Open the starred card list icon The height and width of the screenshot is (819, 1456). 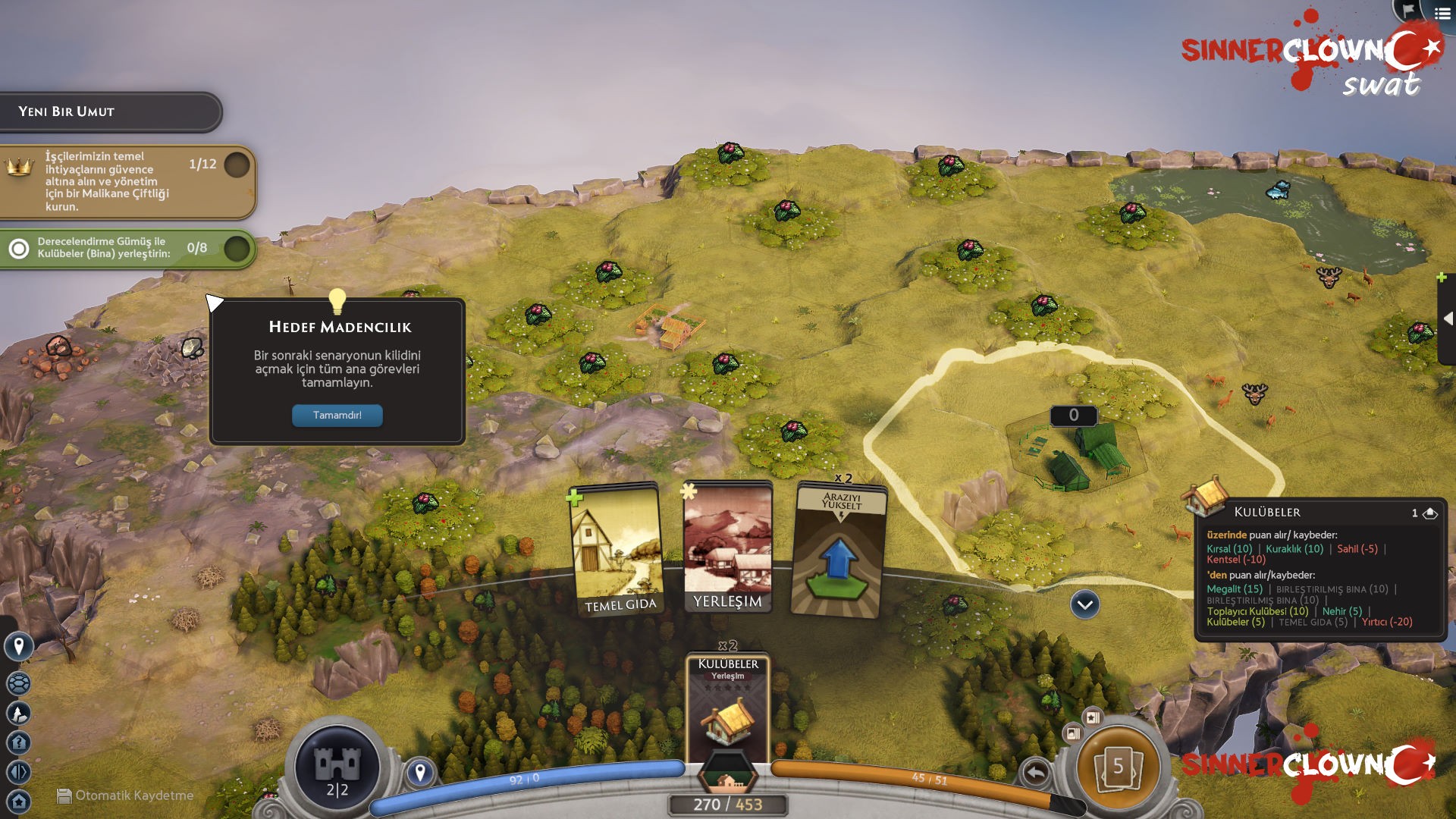tap(1093, 717)
